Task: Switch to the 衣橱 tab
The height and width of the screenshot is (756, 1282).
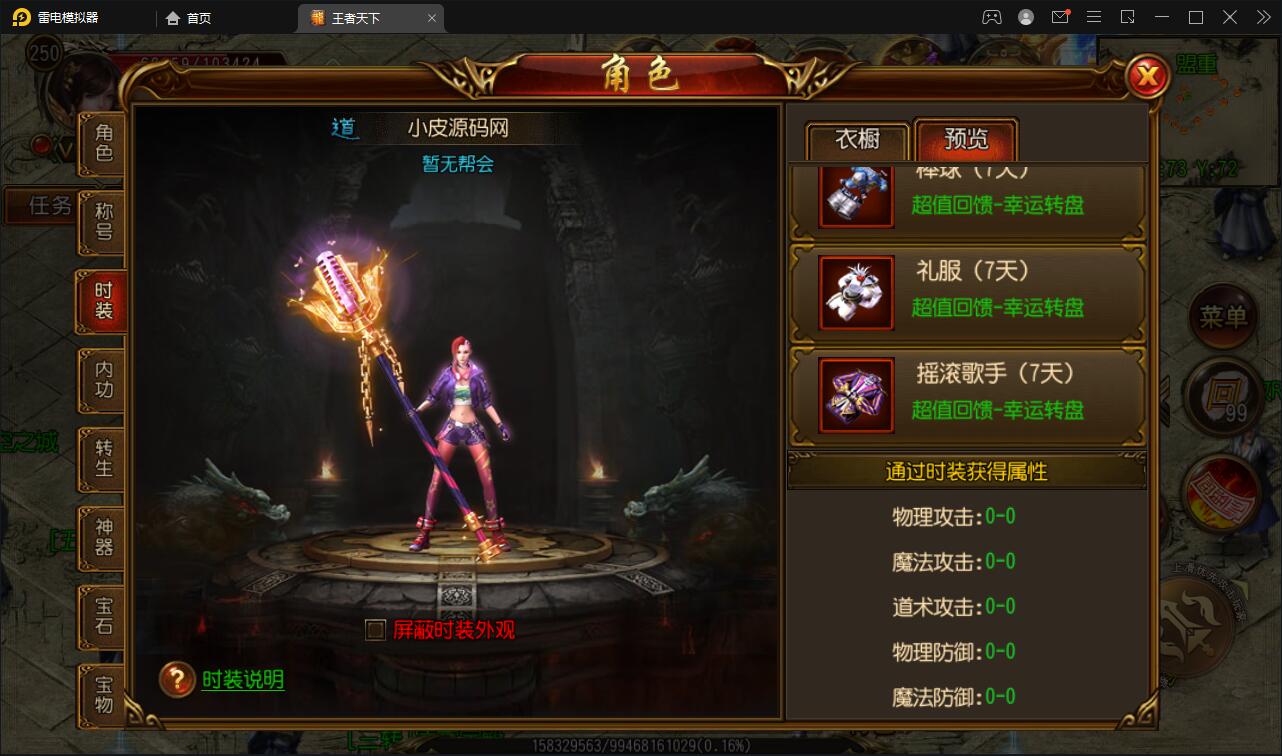Action: coord(857,140)
